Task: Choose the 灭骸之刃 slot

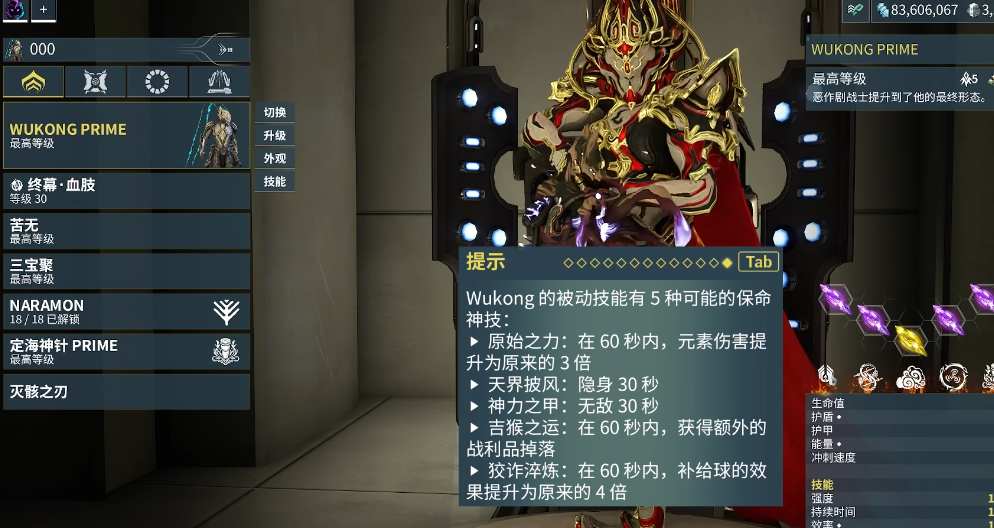Action: point(126,392)
